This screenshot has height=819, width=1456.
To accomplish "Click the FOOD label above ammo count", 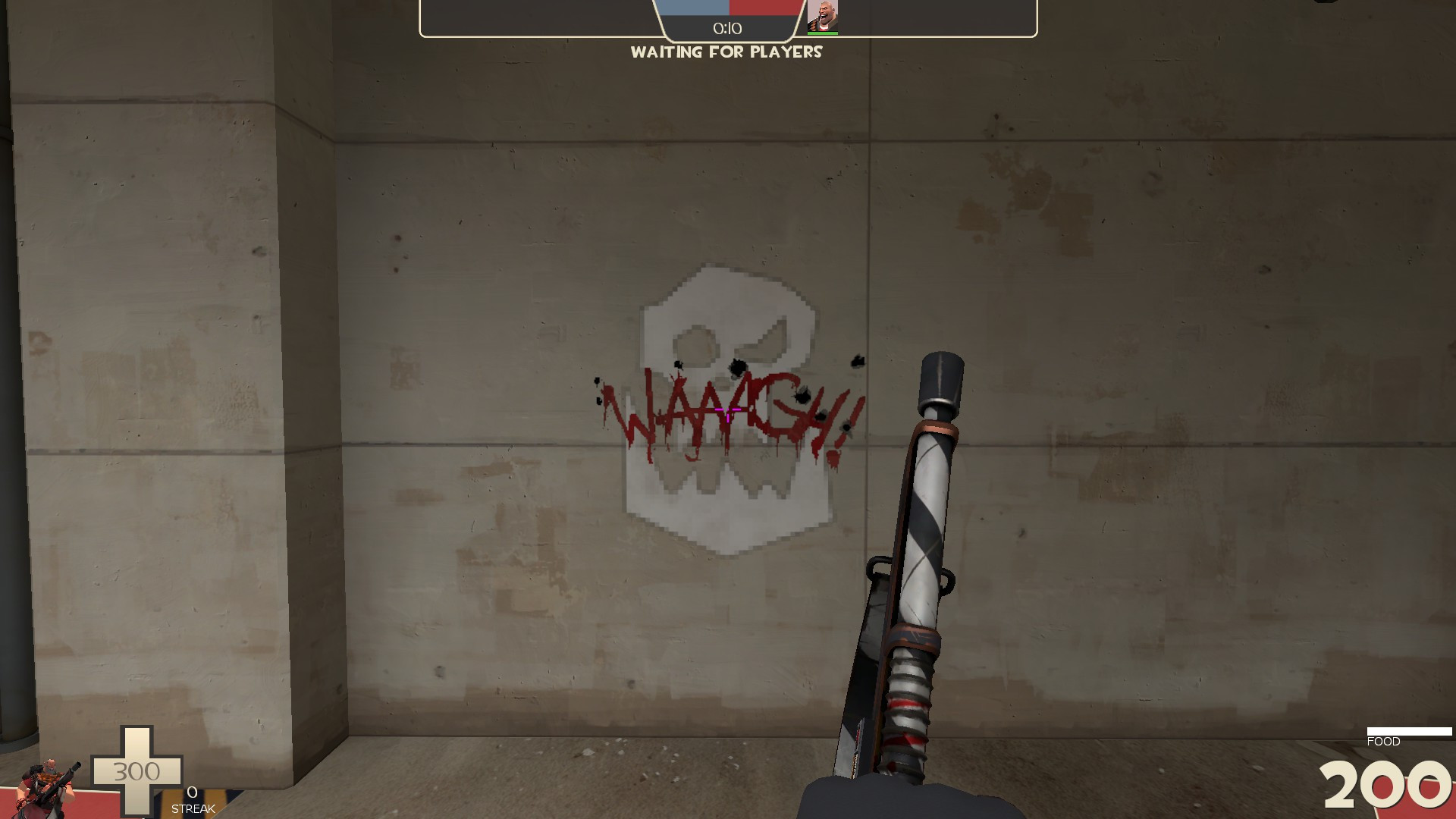I will pyautogui.click(x=1385, y=742).
